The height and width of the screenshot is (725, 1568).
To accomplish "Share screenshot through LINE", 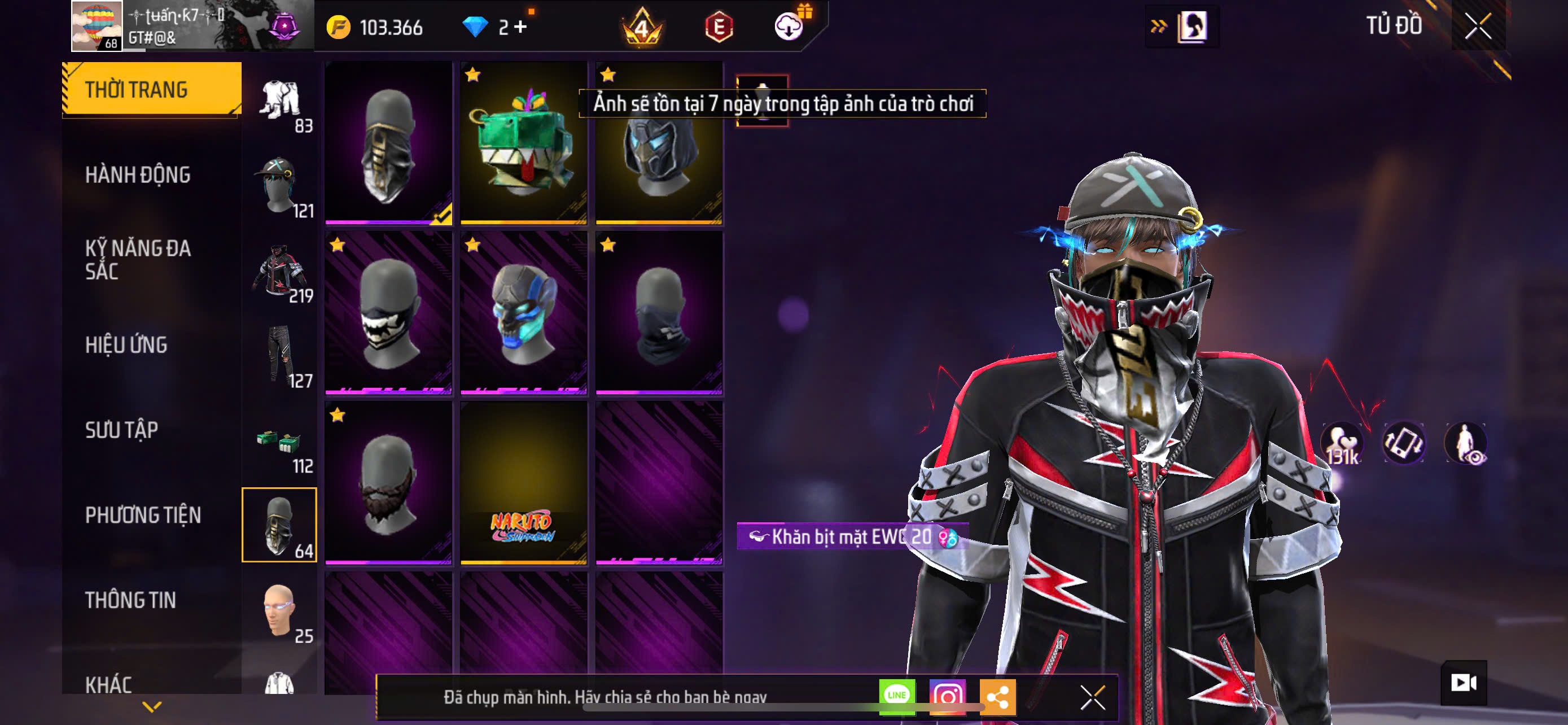I will [897, 696].
